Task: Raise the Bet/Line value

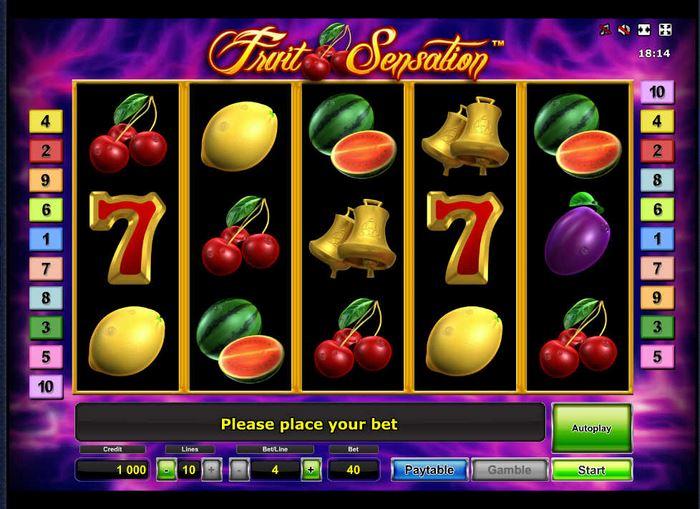Action: click(310, 469)
